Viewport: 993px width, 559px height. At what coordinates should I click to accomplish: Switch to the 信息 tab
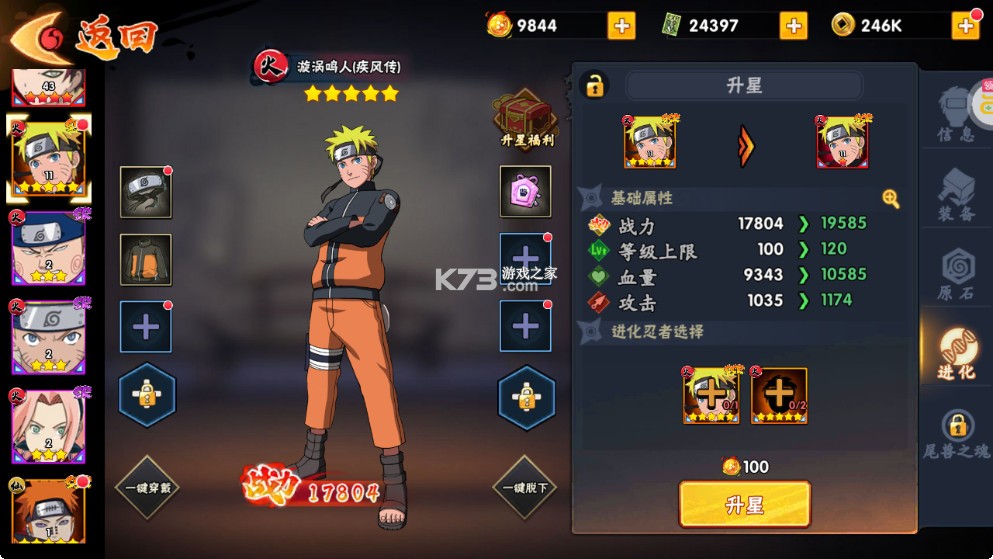[955, 115]
